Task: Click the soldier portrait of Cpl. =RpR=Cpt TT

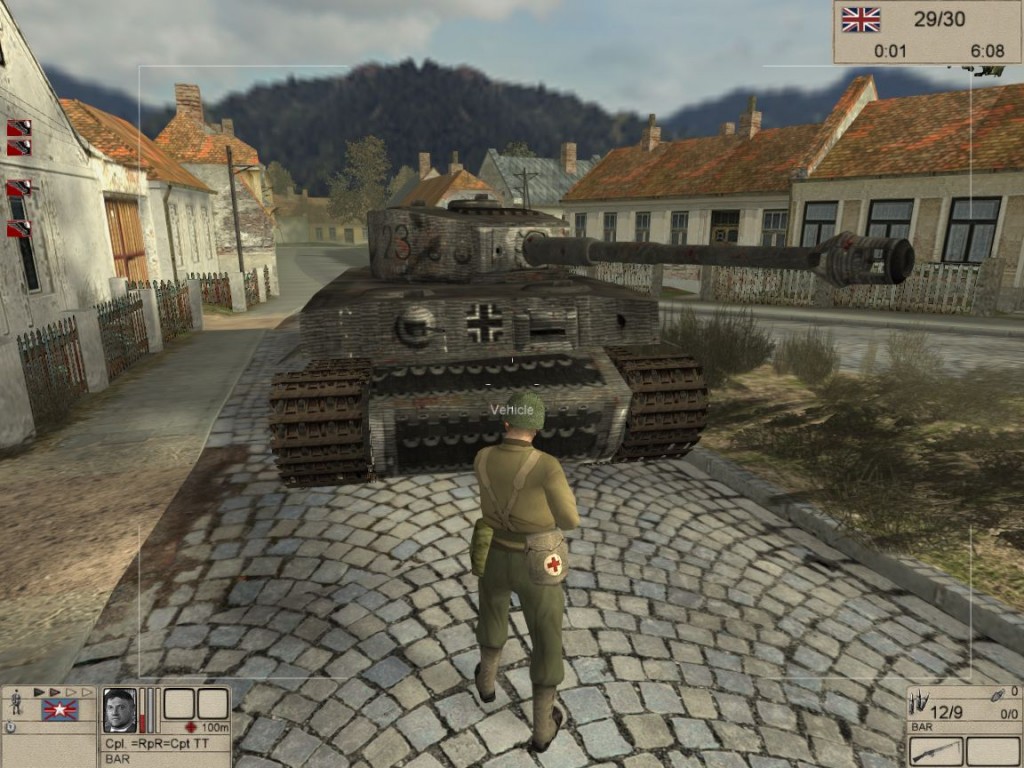Action: click(x=119, y=709)
